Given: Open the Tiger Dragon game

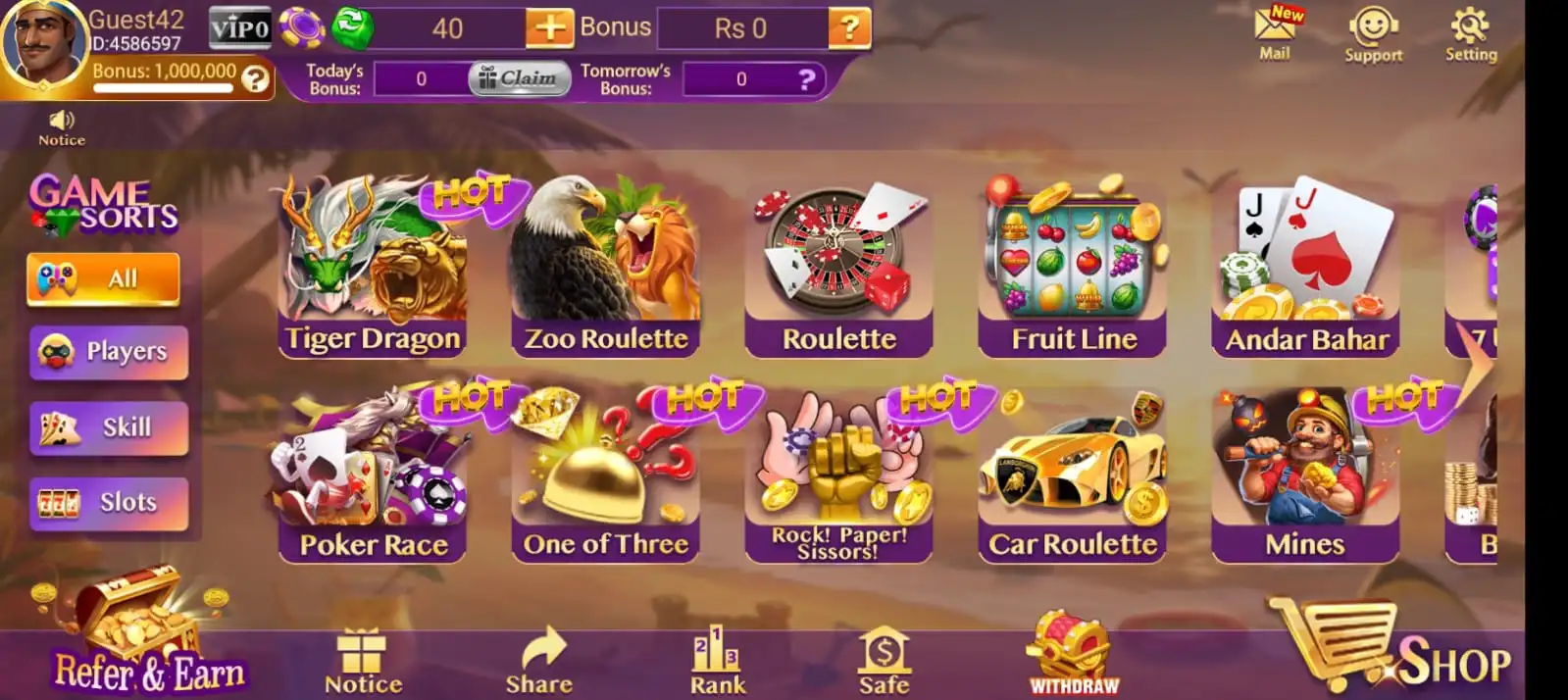Looking at the screenshot, I should [373, 270].
